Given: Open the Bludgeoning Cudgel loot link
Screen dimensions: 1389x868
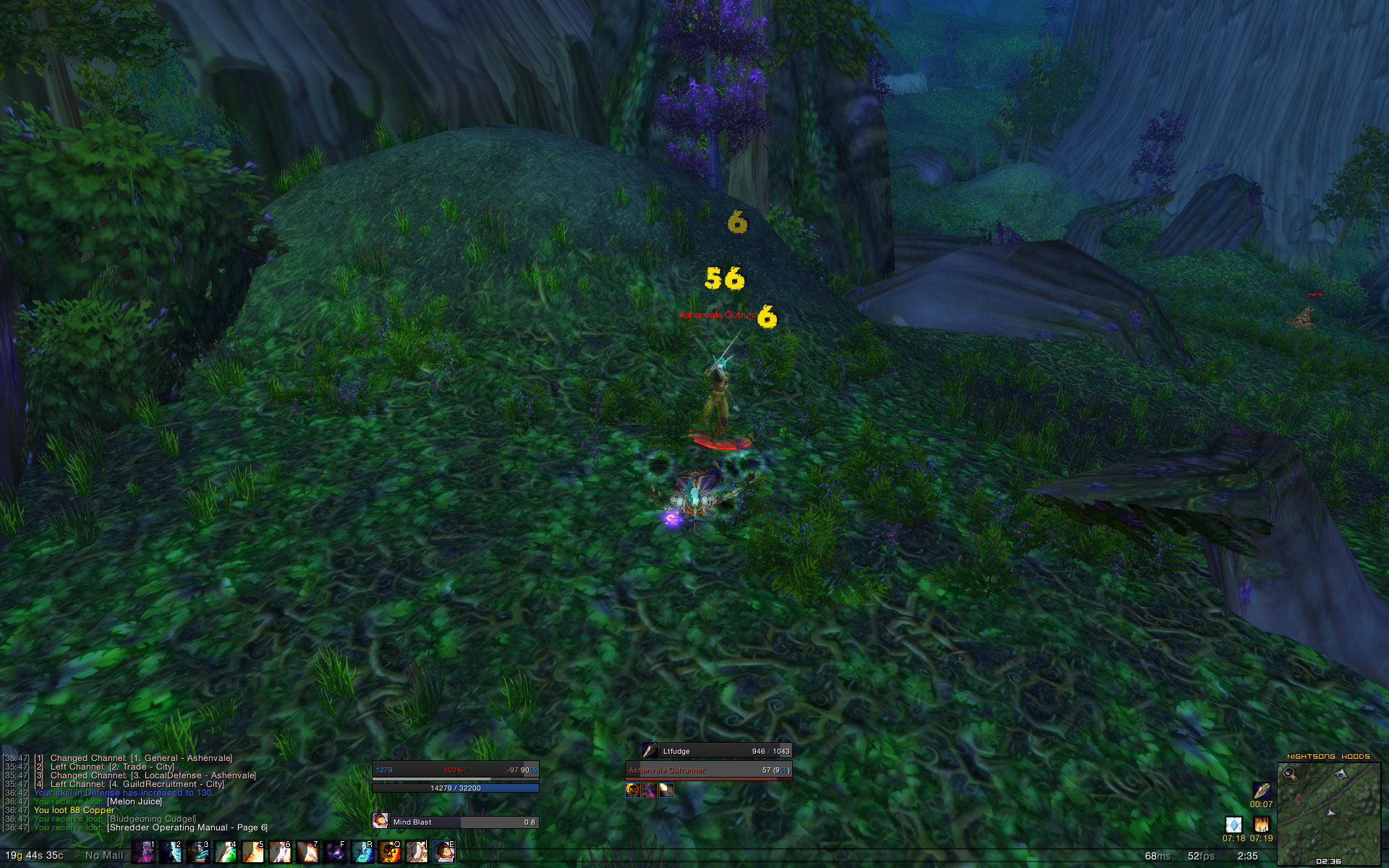Looking at the screenshot, I should coord(152,819).
